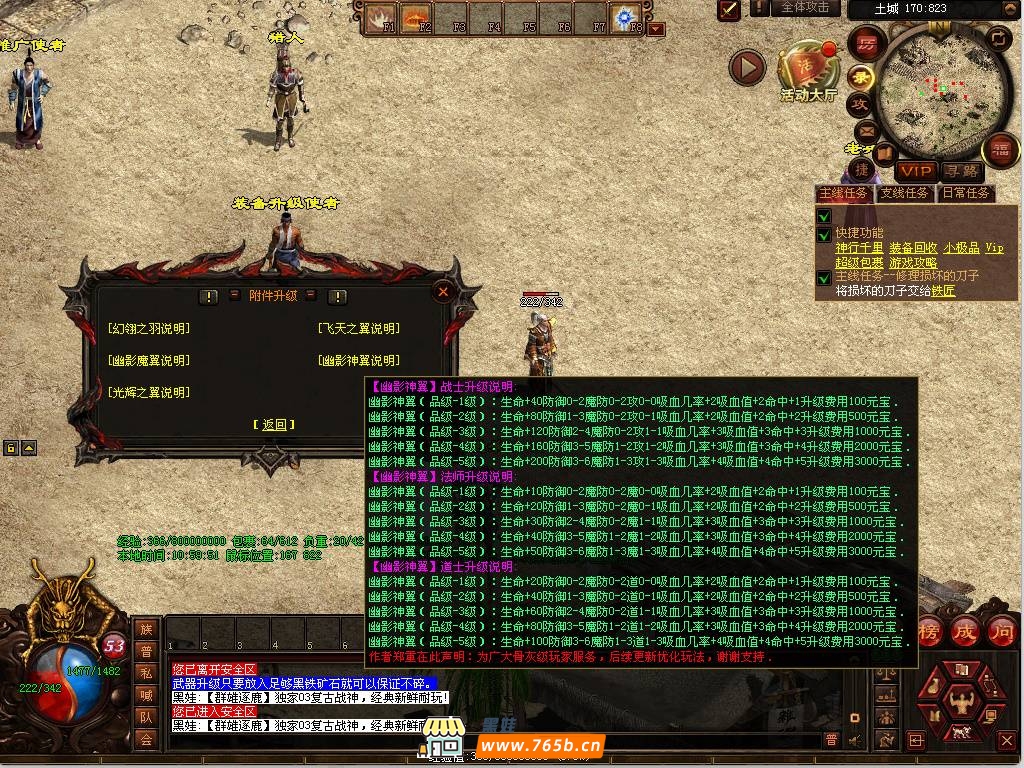Click the VIP button under the minimap
This screenshot has height=768, width=1024.
[x=915, y=171]
